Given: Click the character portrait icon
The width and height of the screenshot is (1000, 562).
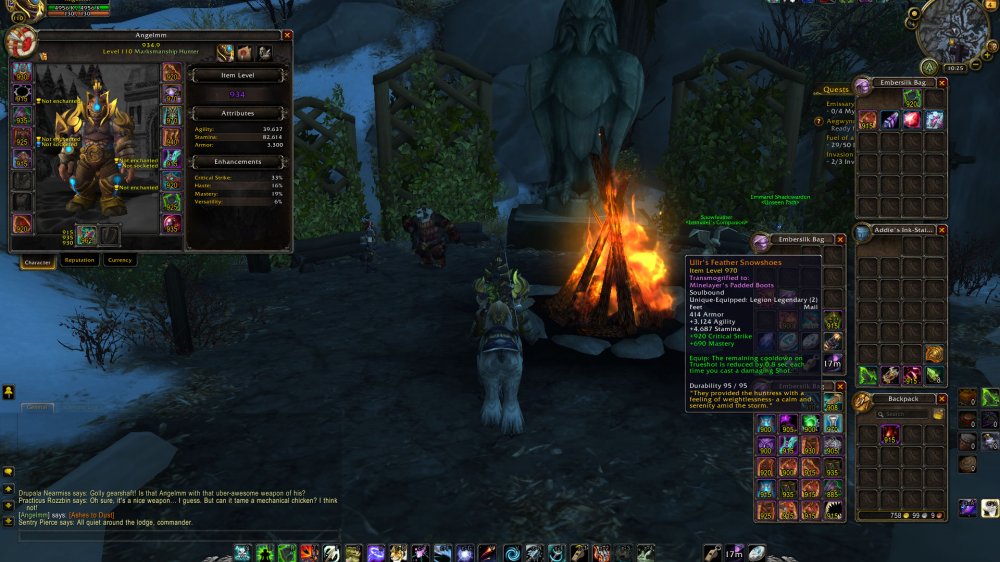Looking at the screenshot, I should [x=19, y=42].
